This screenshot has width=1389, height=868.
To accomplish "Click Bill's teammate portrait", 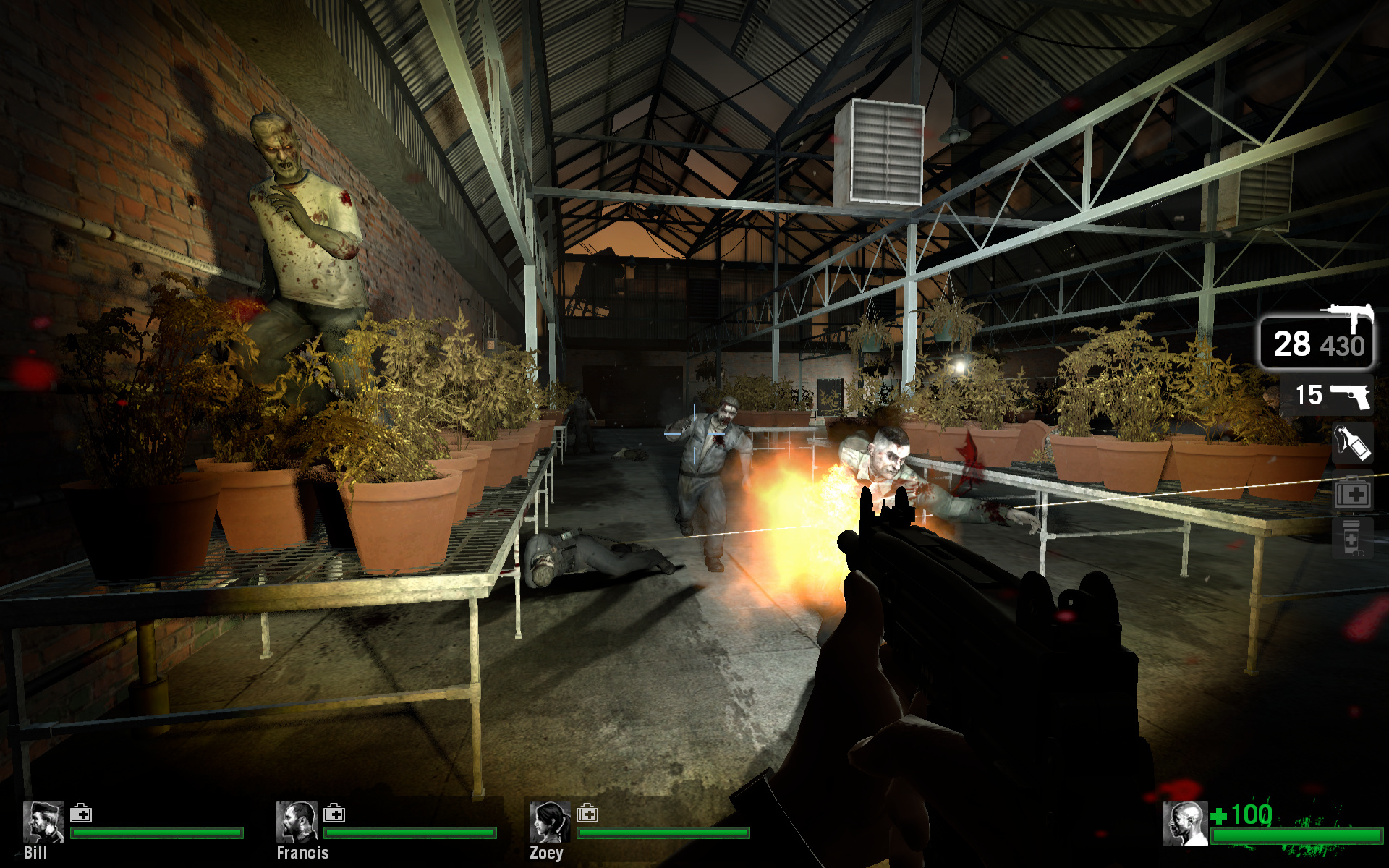I will point(43,822).
